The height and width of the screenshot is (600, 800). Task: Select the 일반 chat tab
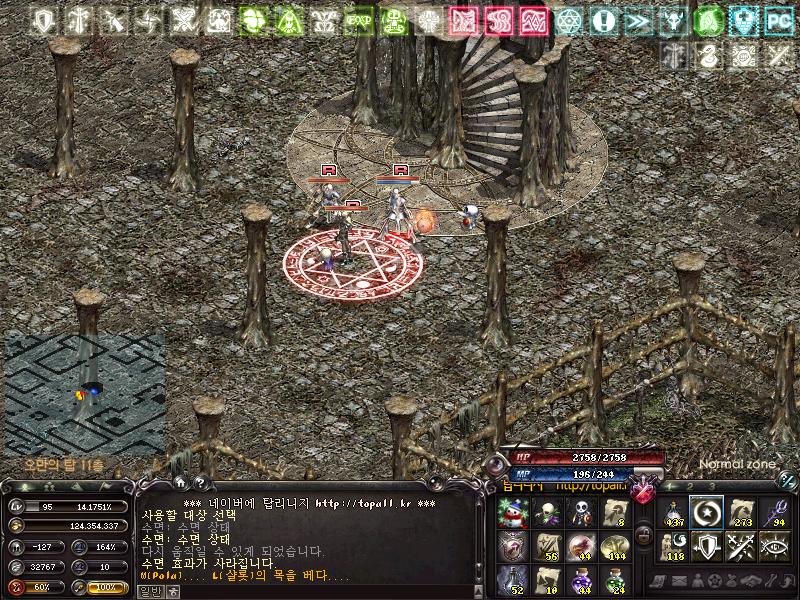pos(148,591)
